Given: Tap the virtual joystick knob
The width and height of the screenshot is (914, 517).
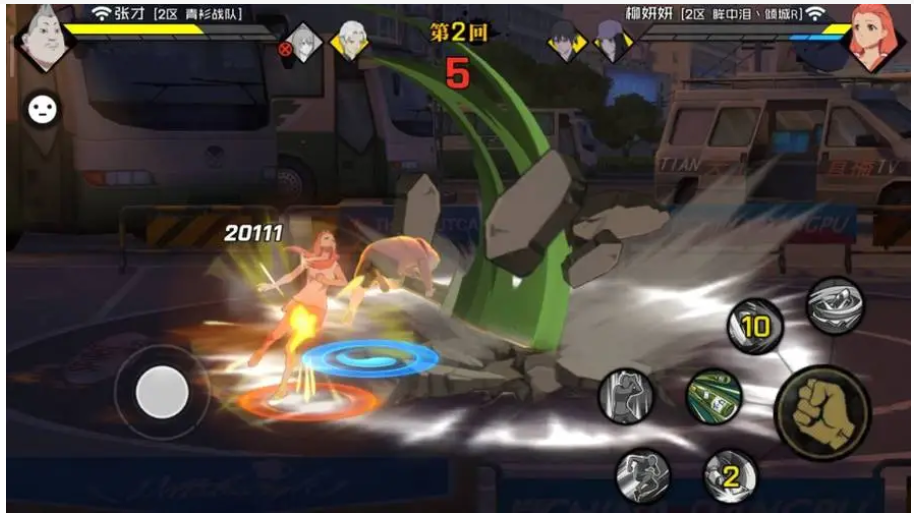Looking at the screenshot, I should [x=162, y=391].
